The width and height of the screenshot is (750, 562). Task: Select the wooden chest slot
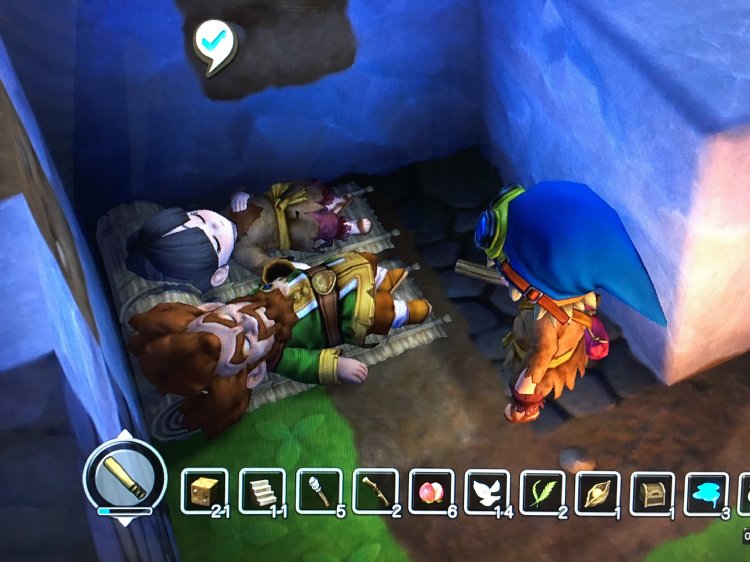[x=652, y=492]
